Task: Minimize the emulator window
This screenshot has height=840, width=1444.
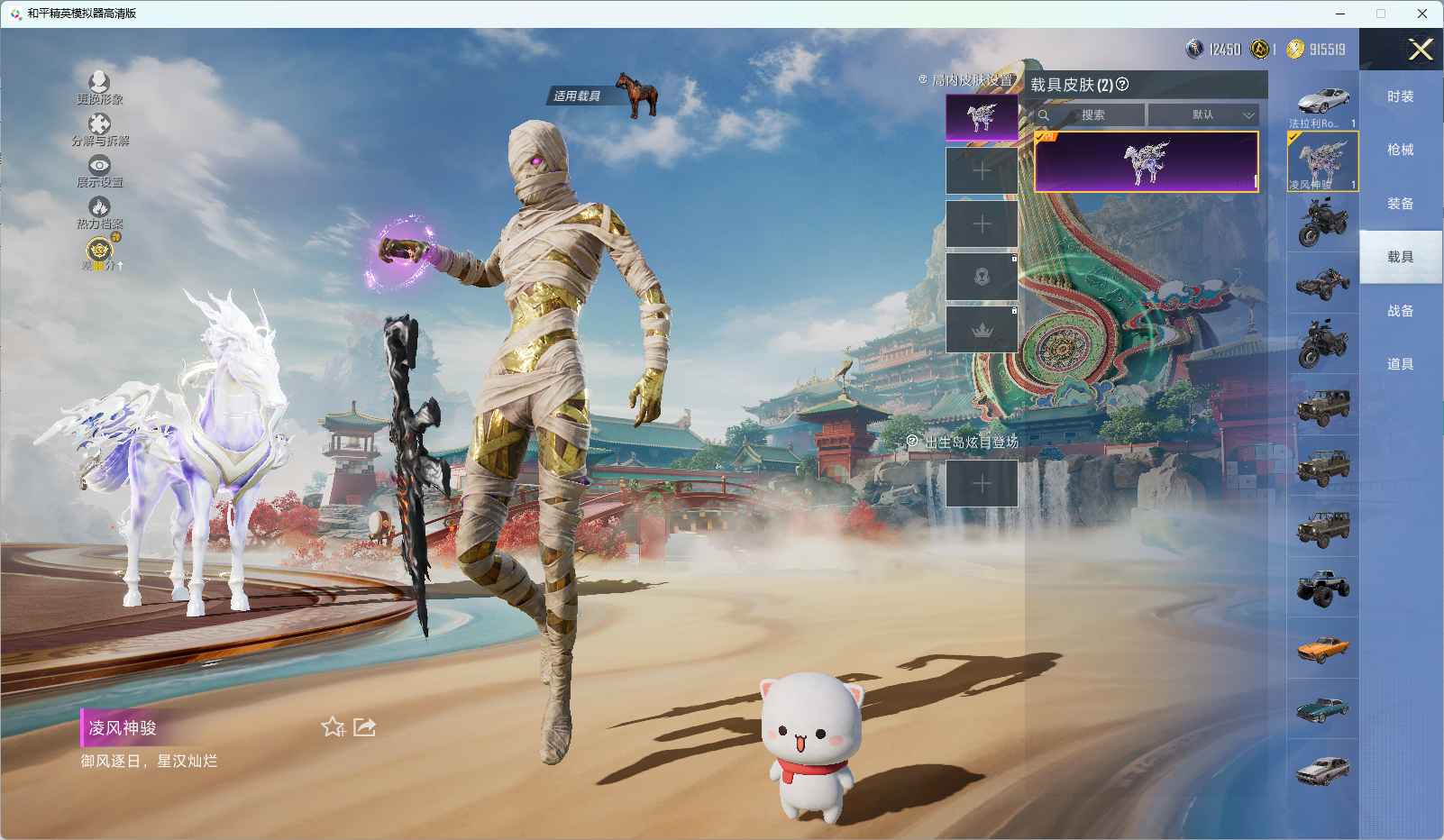Action: tap(1340, 14)
